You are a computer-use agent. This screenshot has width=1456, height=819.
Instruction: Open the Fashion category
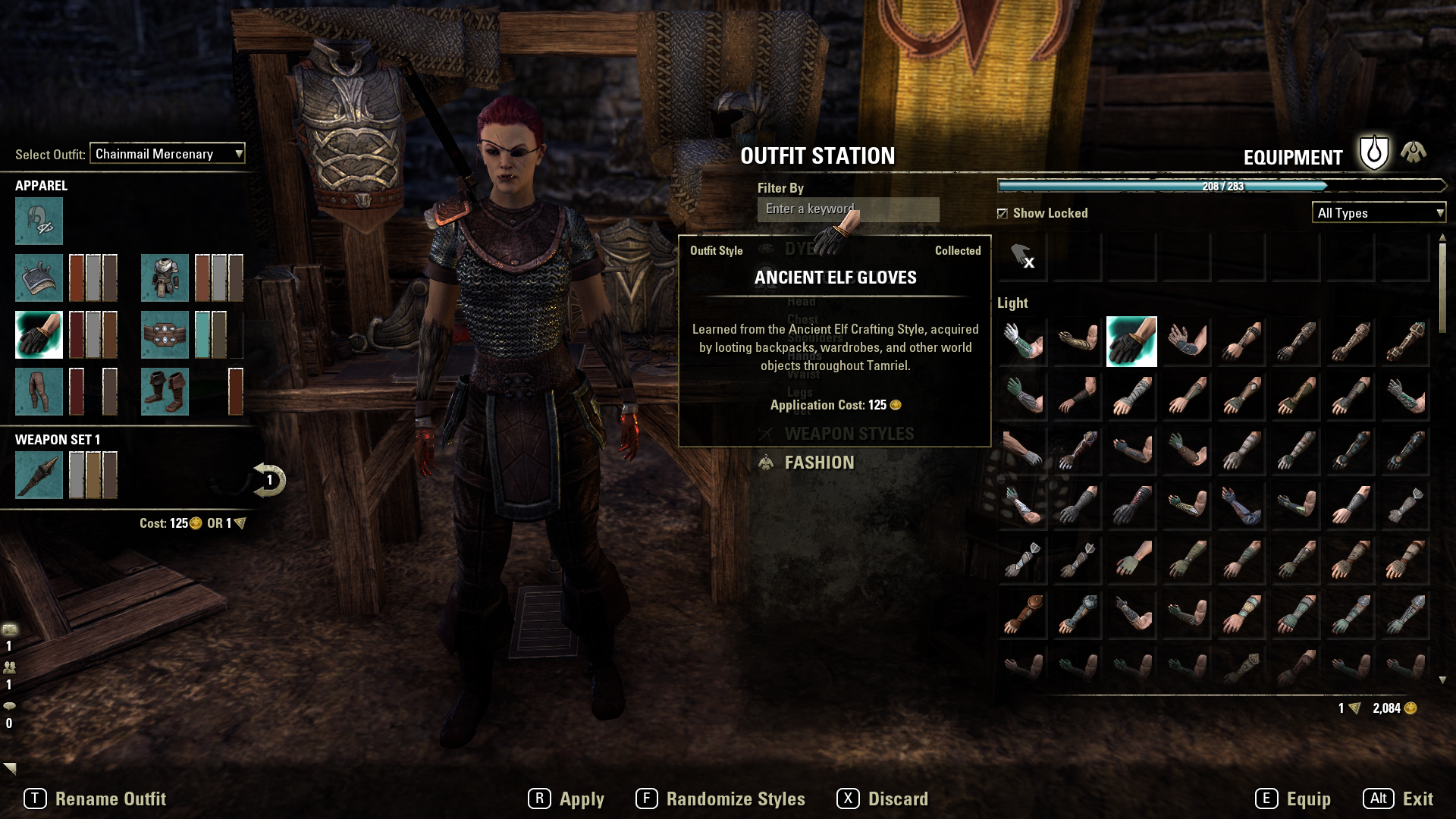pos(819,463)
